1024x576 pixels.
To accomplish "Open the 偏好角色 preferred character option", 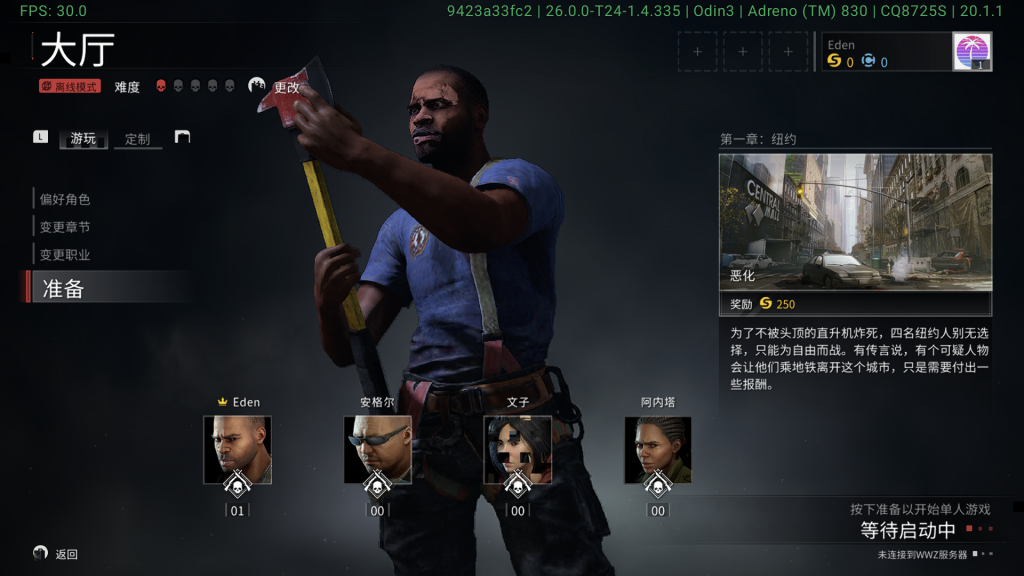I will (x=65, y=199).
